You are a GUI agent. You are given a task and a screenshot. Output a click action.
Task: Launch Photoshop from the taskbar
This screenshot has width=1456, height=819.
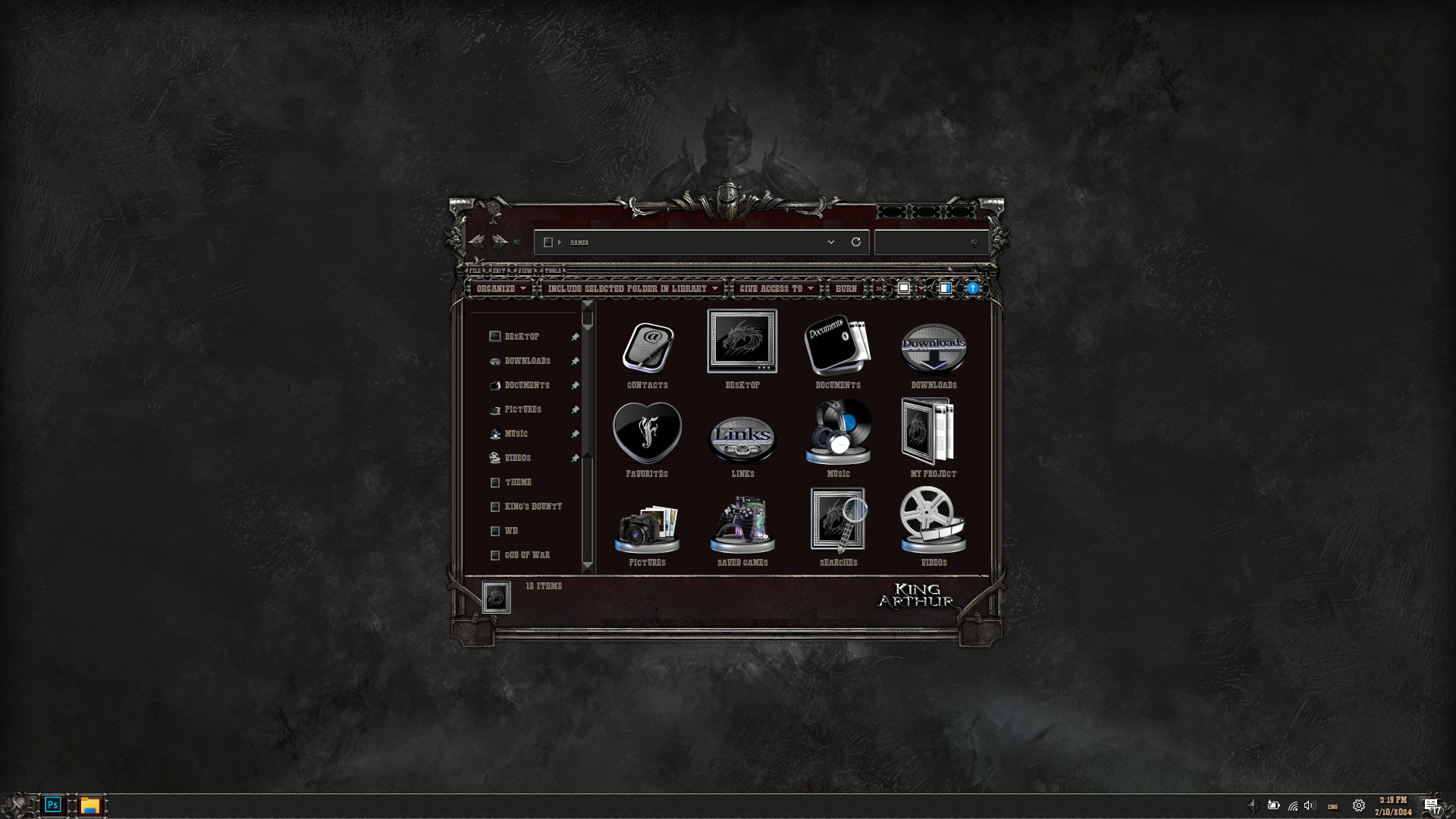point(52,805)
